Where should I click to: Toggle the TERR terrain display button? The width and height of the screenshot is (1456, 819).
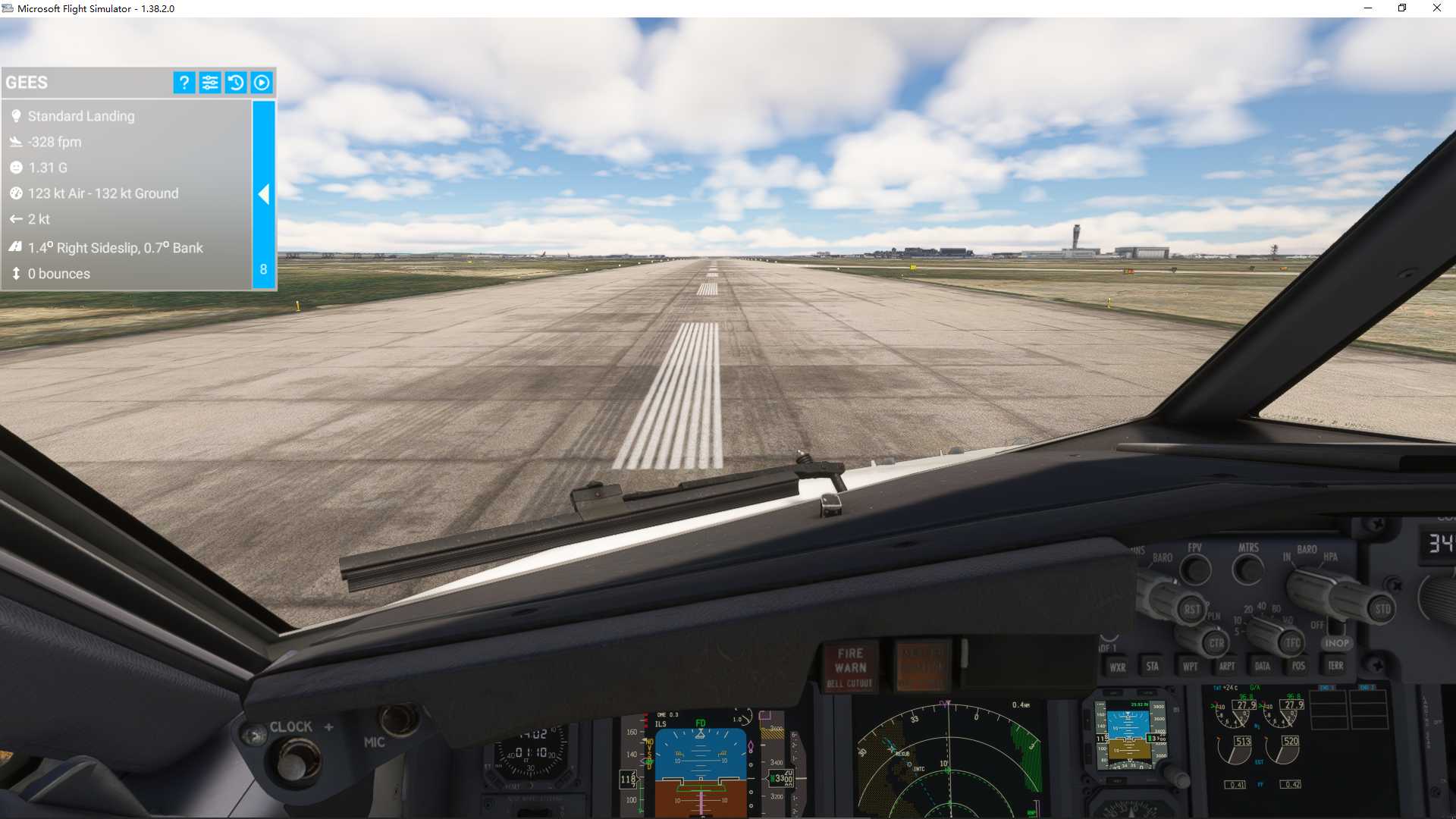coord(1336,666)
